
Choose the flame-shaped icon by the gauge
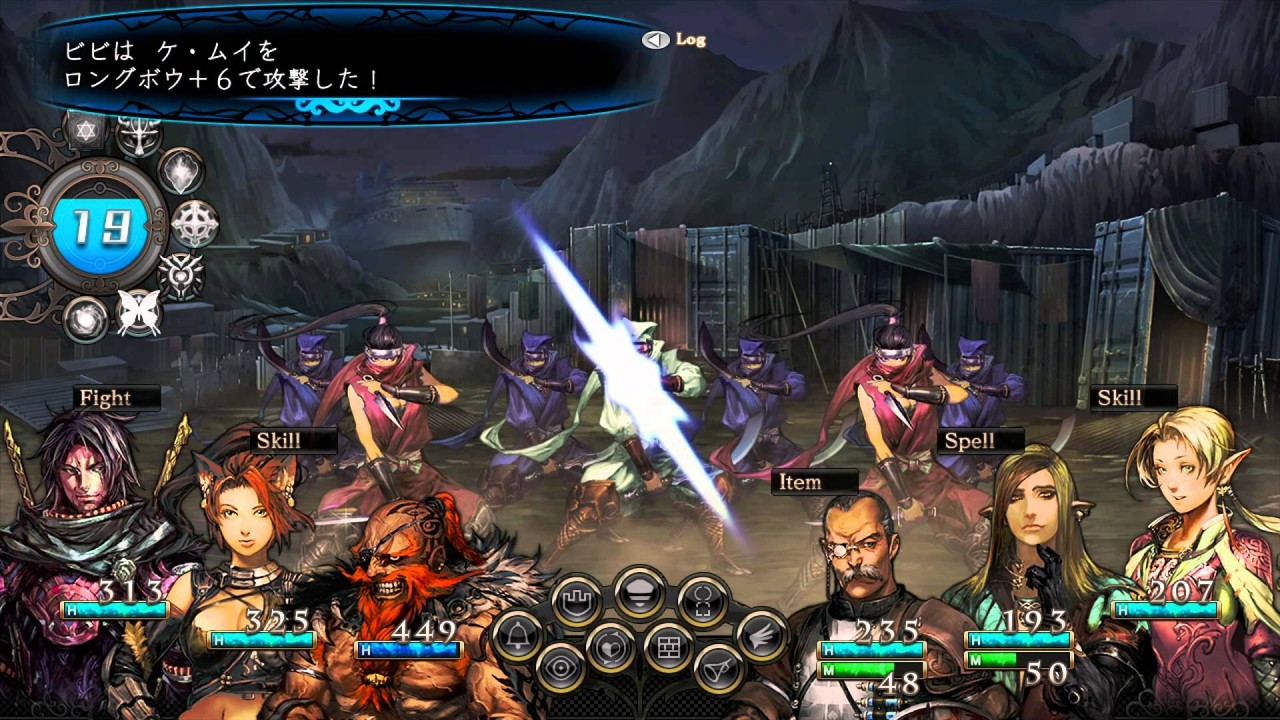click(182, 170)
